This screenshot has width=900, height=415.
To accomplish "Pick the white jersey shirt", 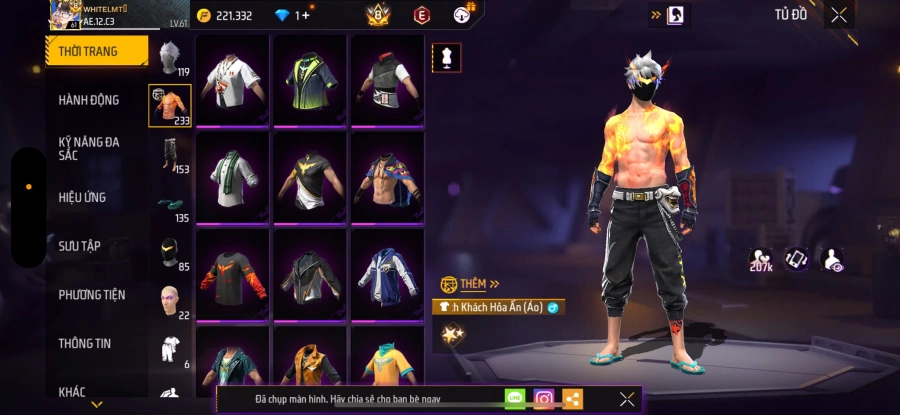I will pos(232,80).
